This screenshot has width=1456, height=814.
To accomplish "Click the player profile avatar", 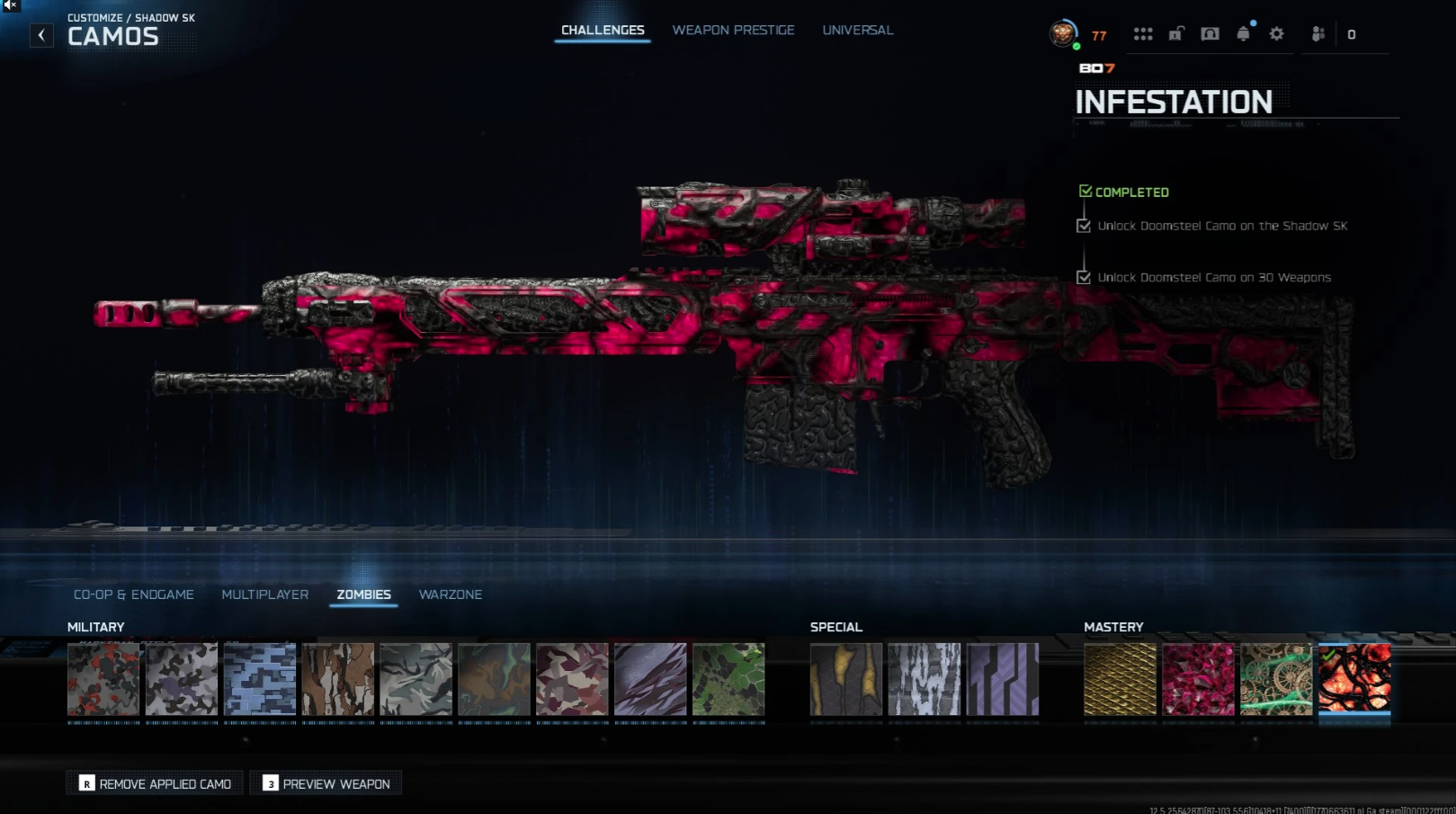I will 1063,34.
